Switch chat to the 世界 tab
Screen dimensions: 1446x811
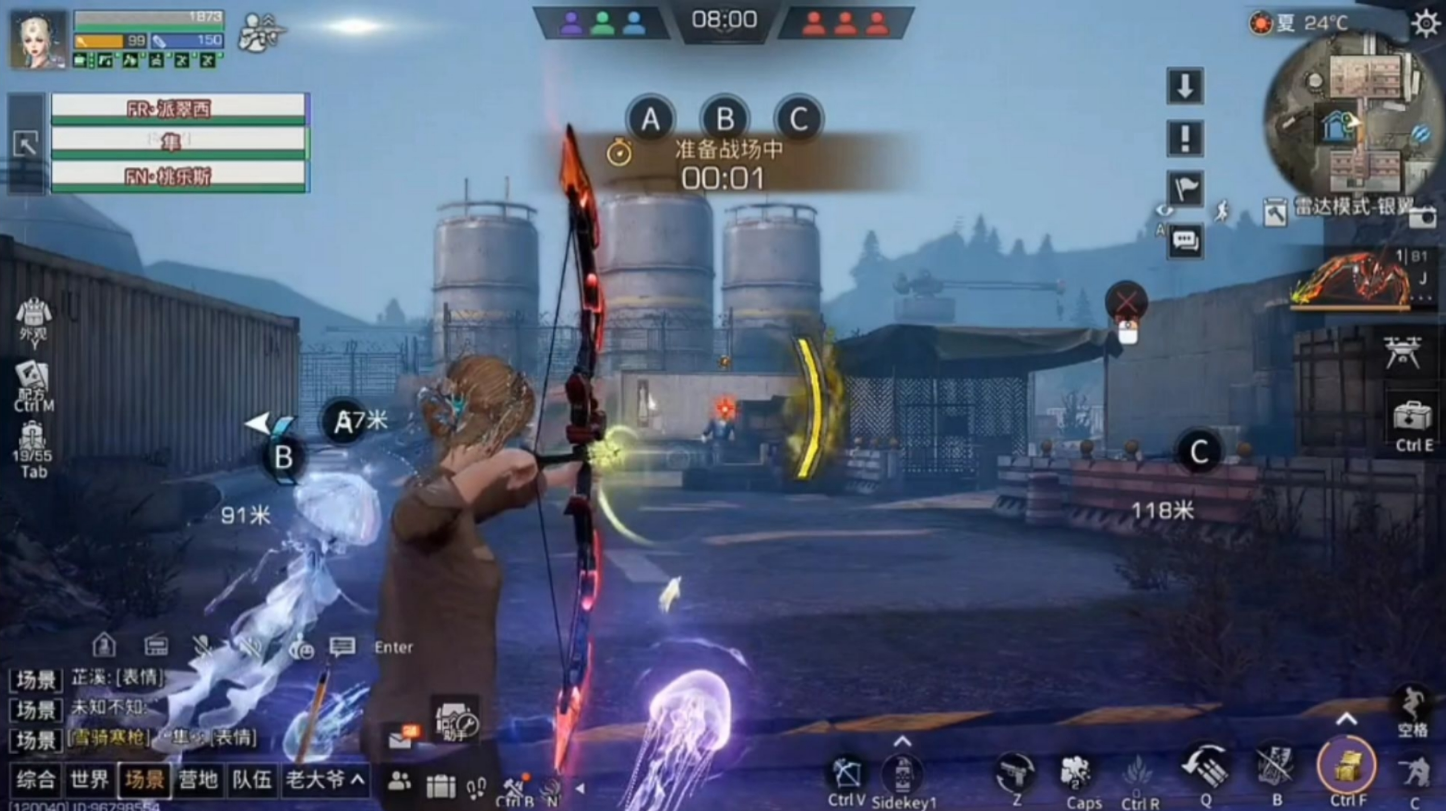90,780
